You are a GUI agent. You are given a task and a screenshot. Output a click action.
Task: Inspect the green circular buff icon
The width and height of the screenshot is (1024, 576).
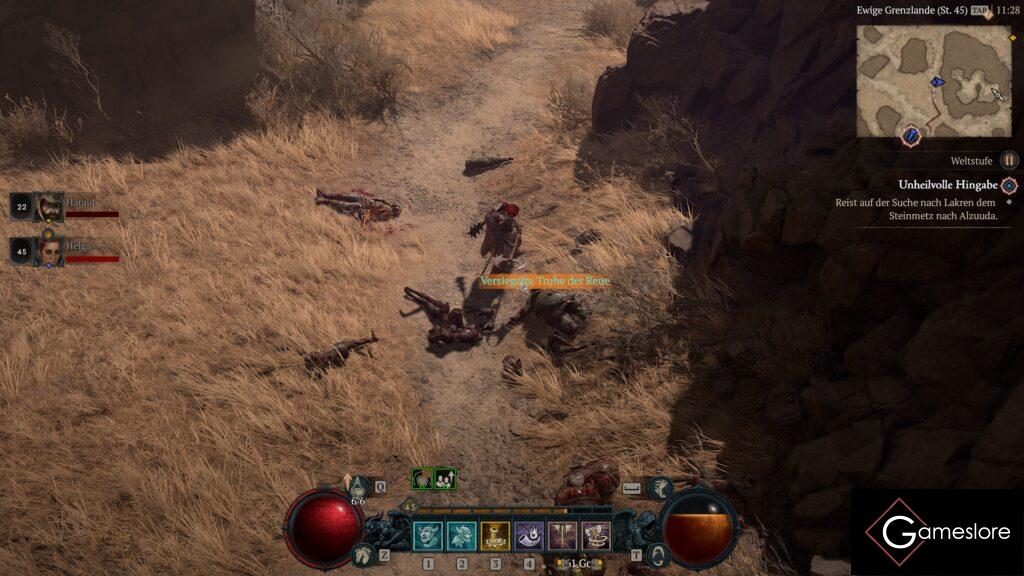click(423, 479)
